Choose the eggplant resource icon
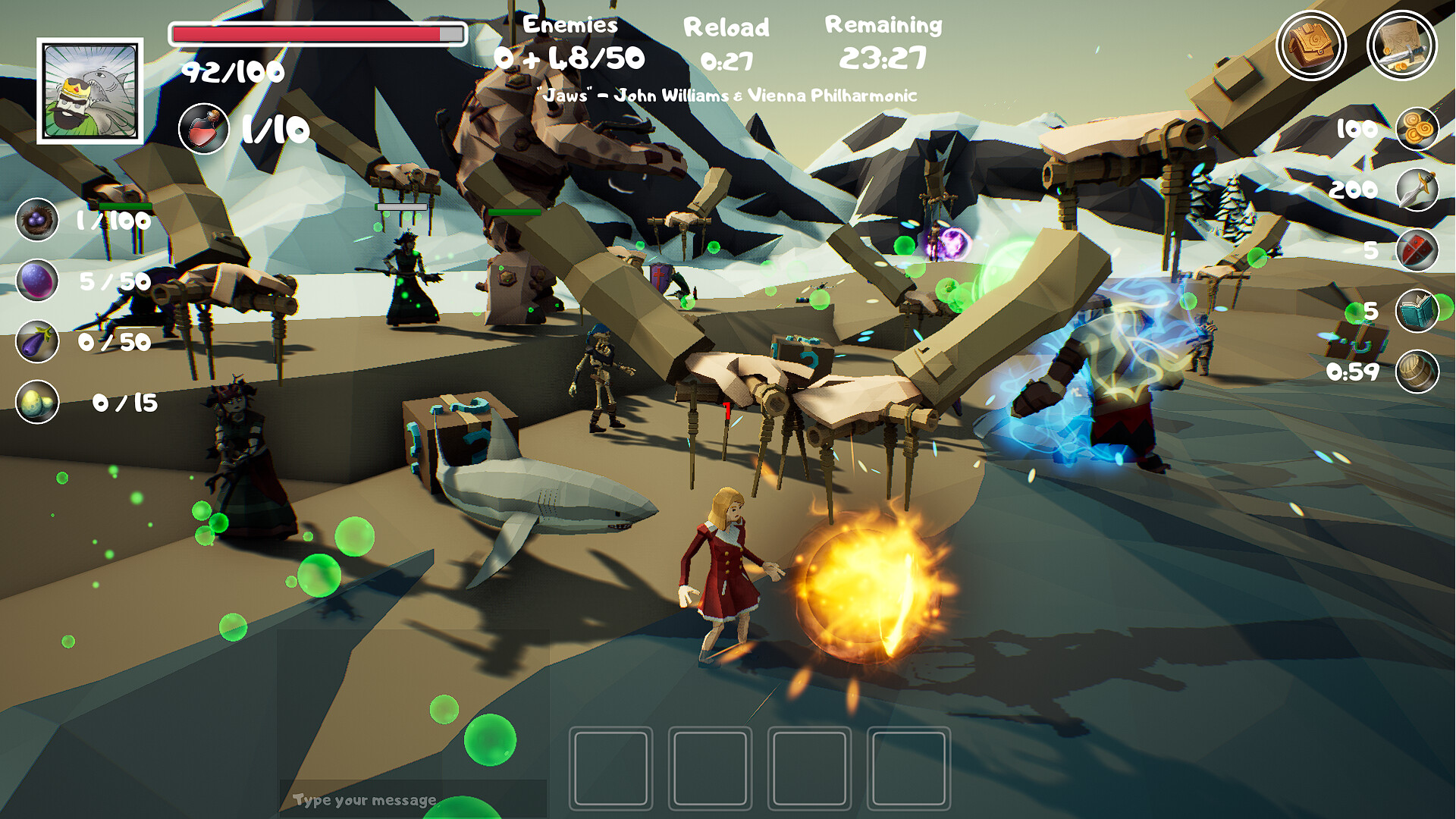The height and width of the screenshot is (819, 1456). (37, 341)
